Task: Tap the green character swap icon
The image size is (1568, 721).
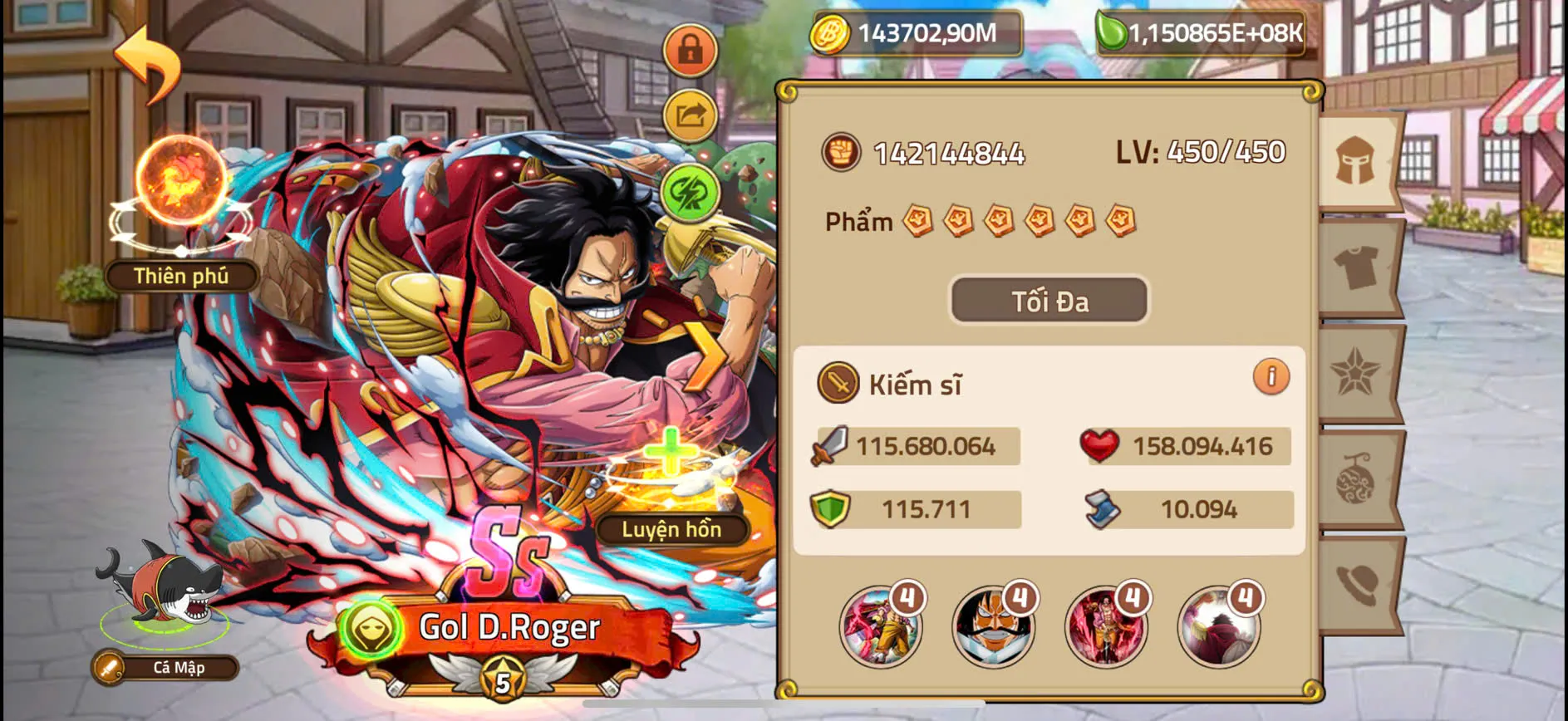Action: coord(689,194)
